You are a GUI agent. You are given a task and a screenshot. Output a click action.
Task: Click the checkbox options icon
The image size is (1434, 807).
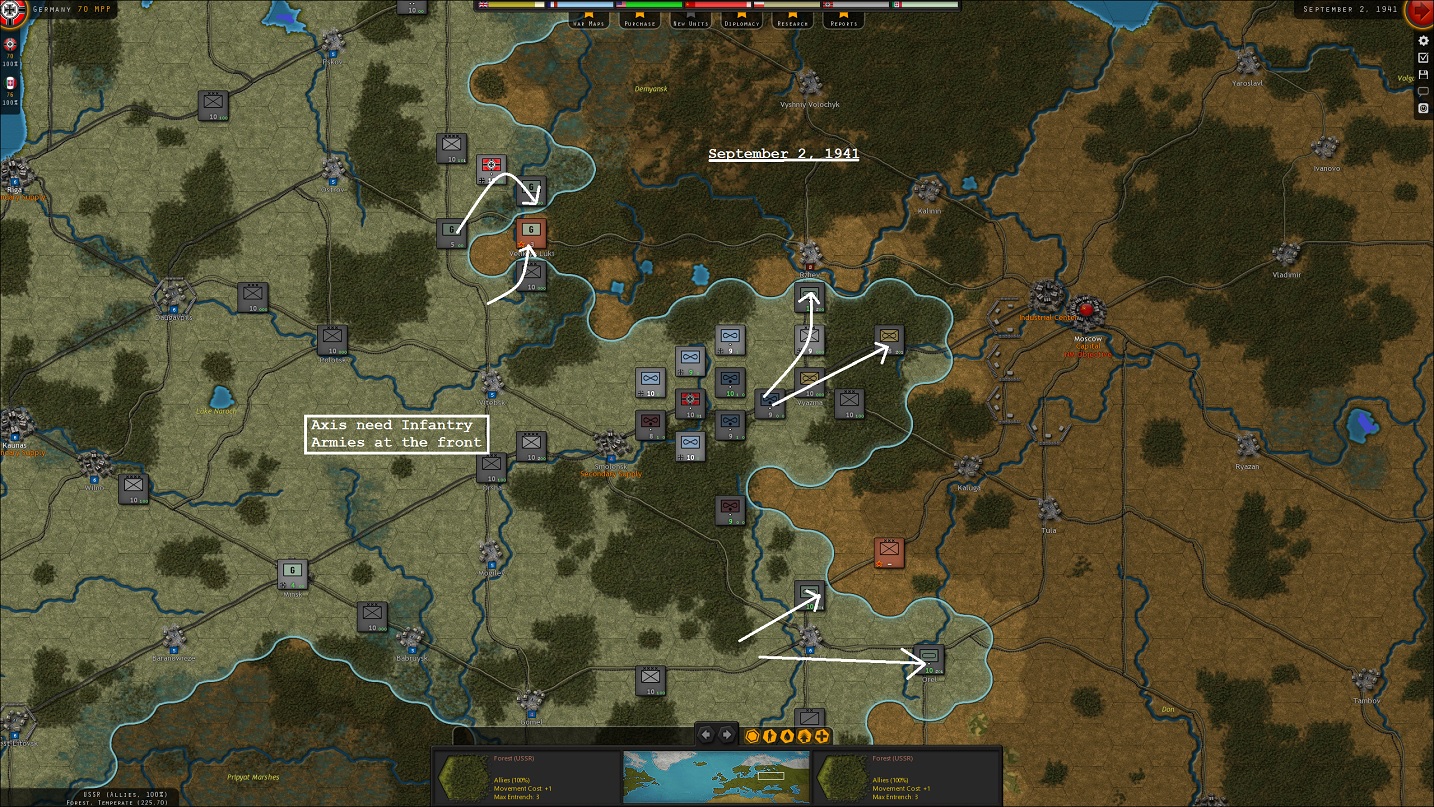coord(1423,58)
